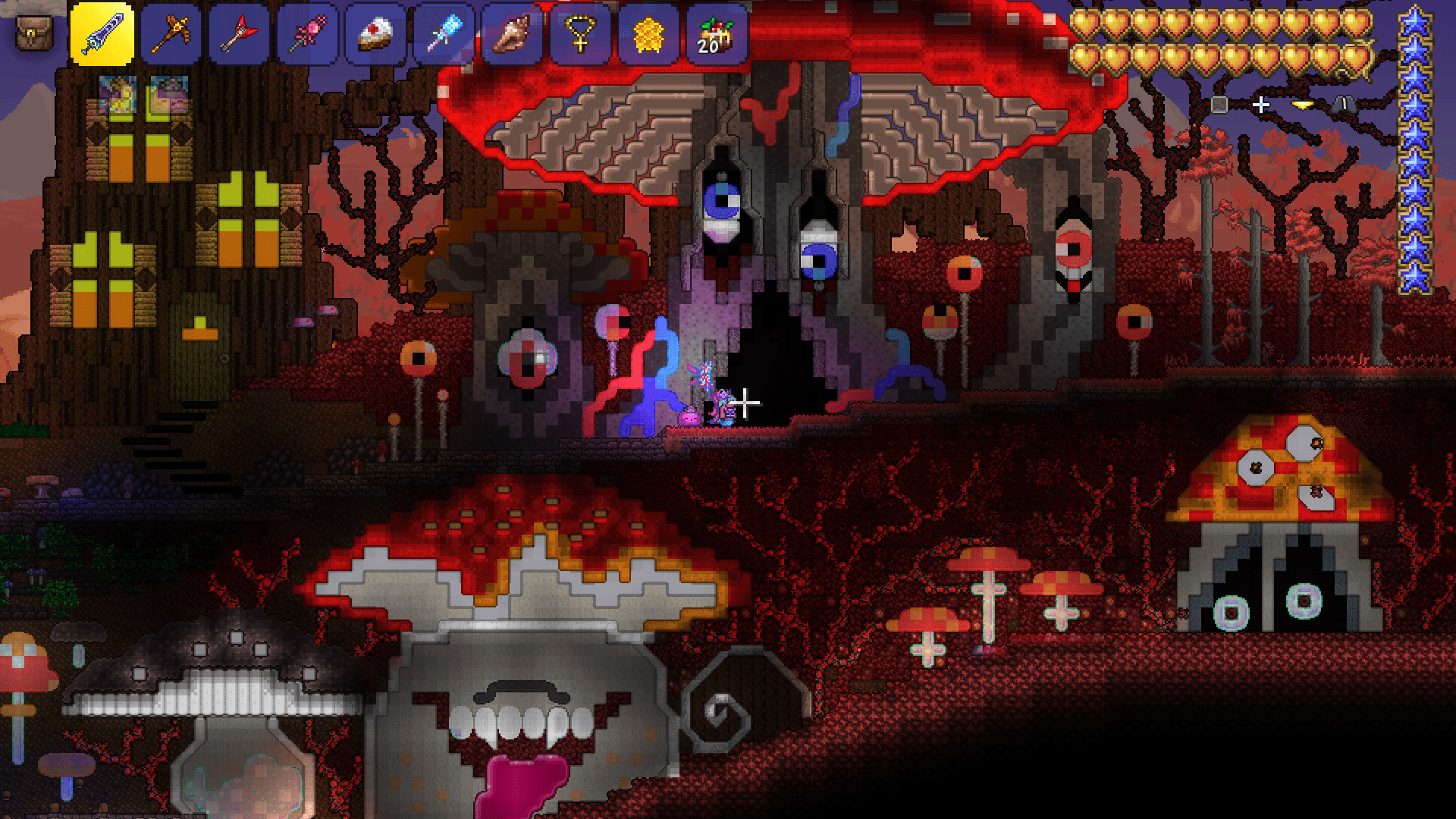This screenshot has width=1456, height=819.
Task: Click the last golden heart in the bottom row
Action: point(1357,58)
